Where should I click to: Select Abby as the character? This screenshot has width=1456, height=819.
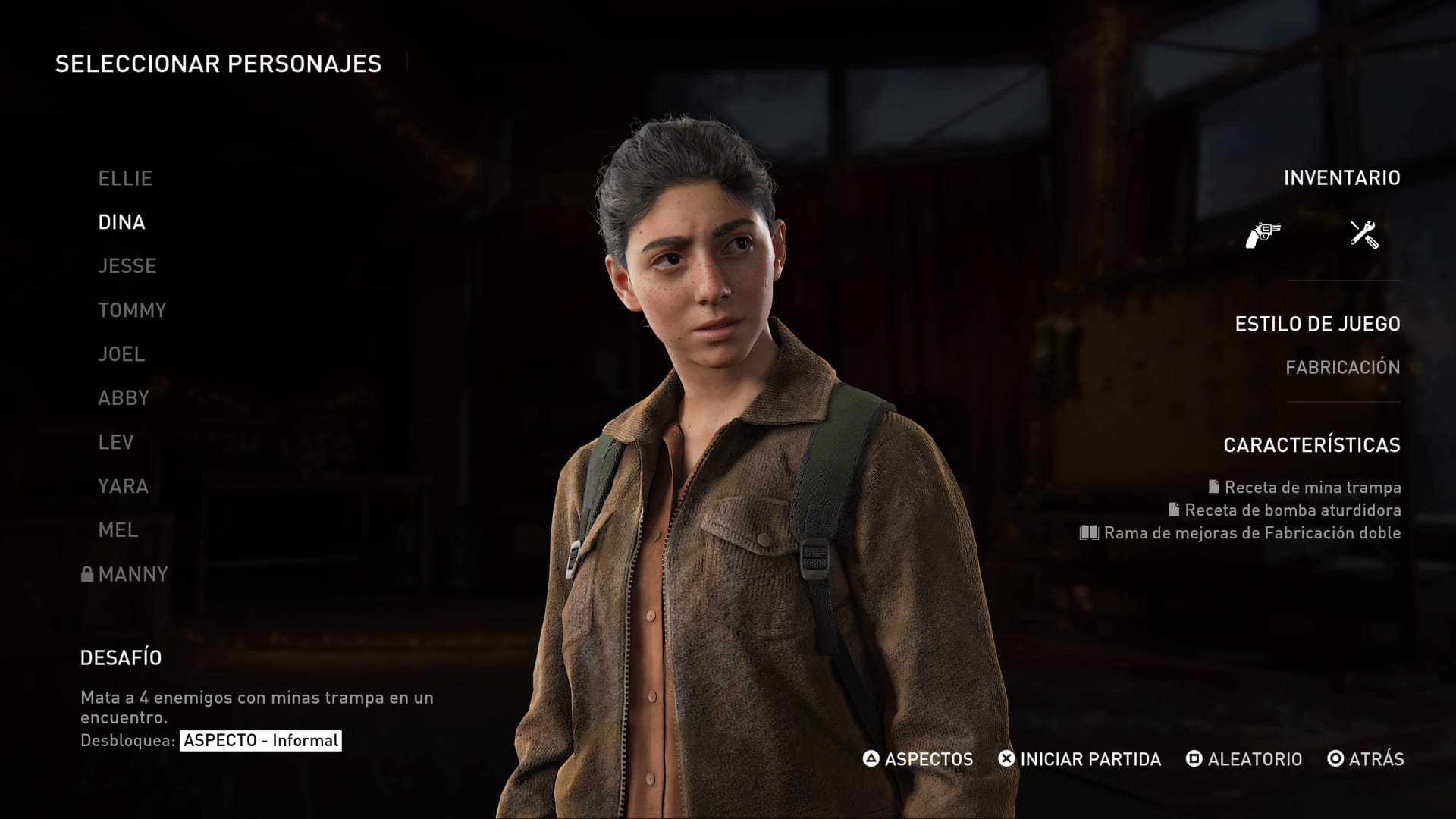point(124,398)
